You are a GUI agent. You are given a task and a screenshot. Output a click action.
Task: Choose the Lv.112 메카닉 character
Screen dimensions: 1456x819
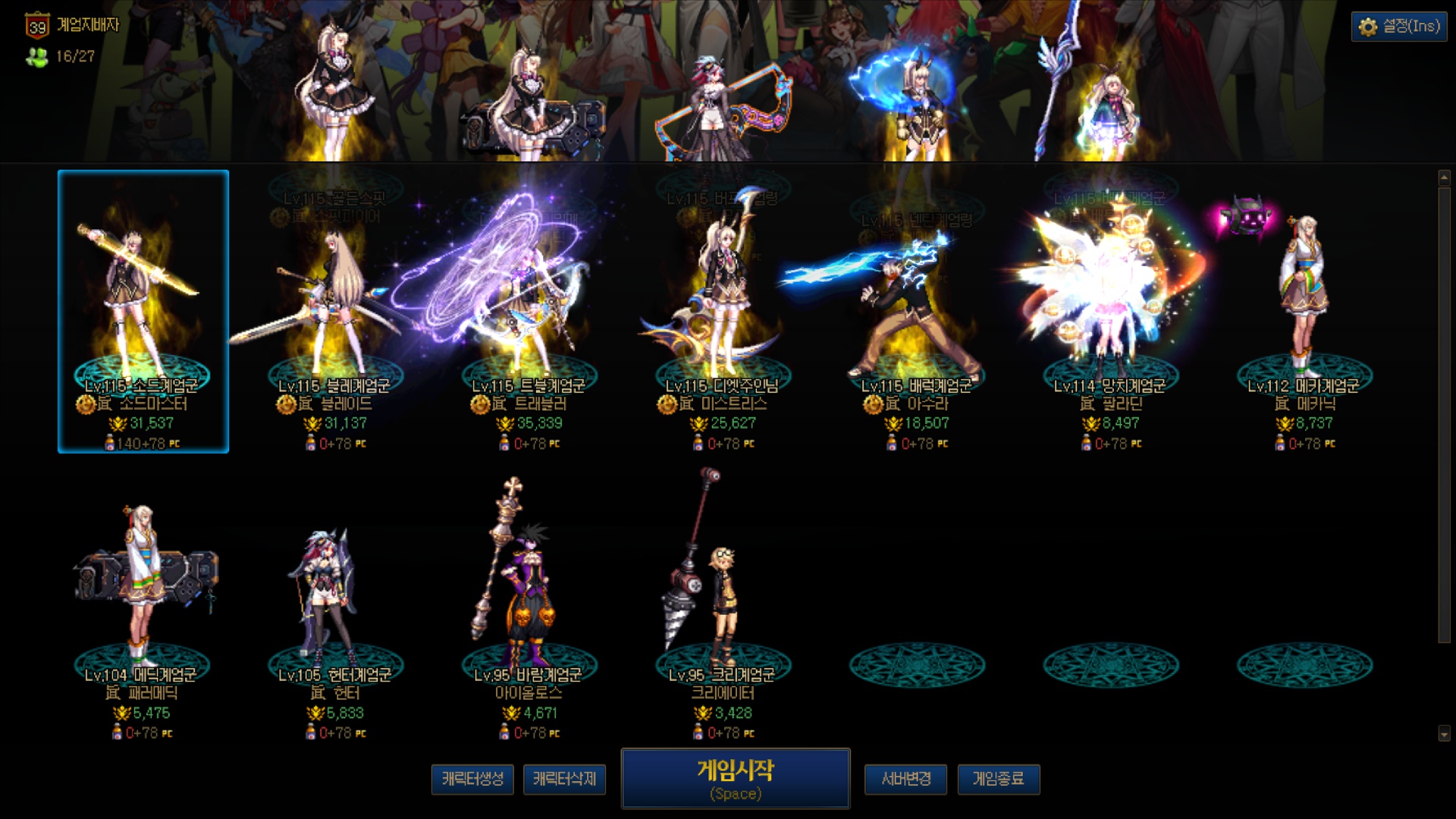1304,311
